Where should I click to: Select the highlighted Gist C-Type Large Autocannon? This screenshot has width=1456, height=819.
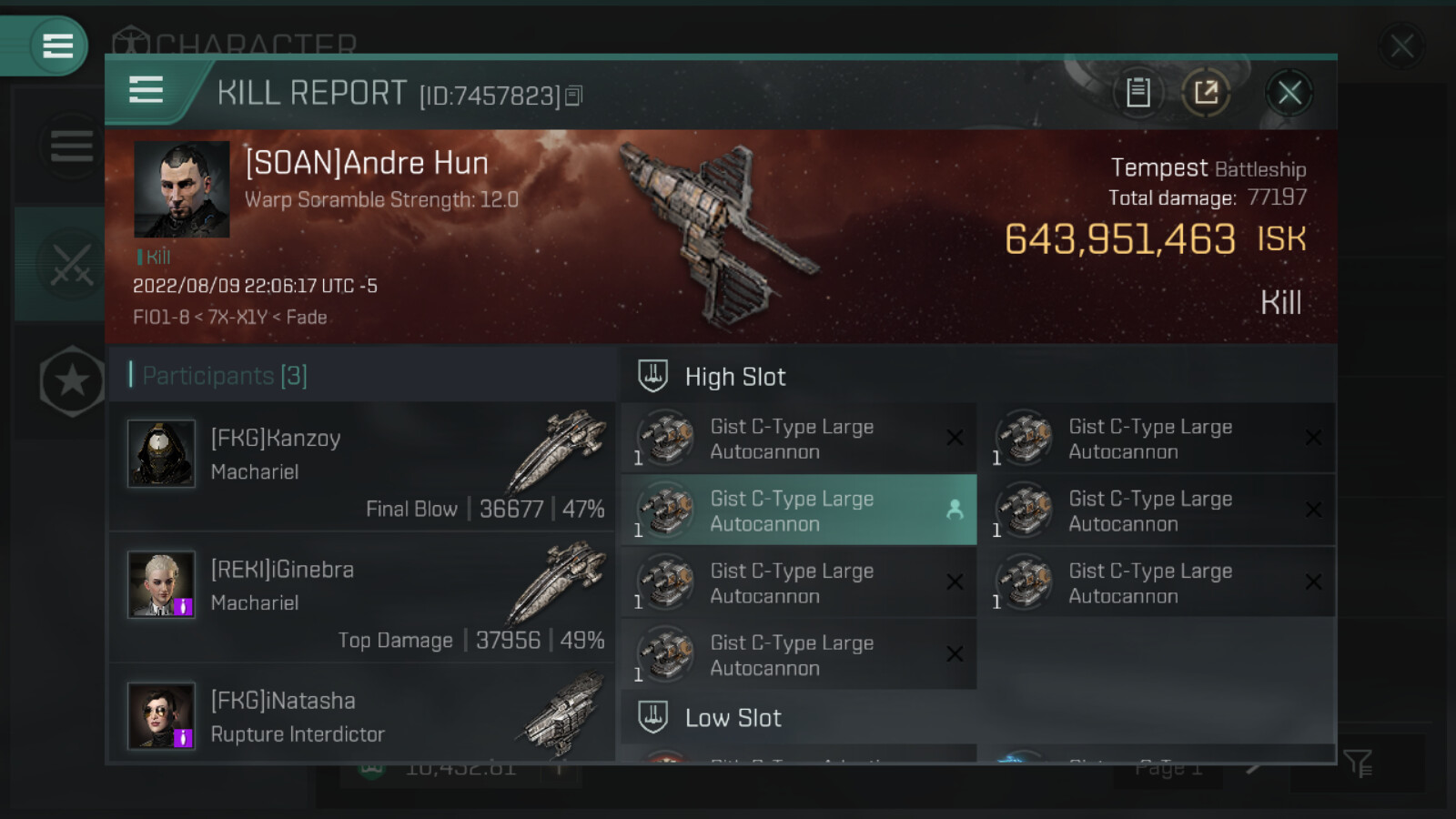[798, 511]
